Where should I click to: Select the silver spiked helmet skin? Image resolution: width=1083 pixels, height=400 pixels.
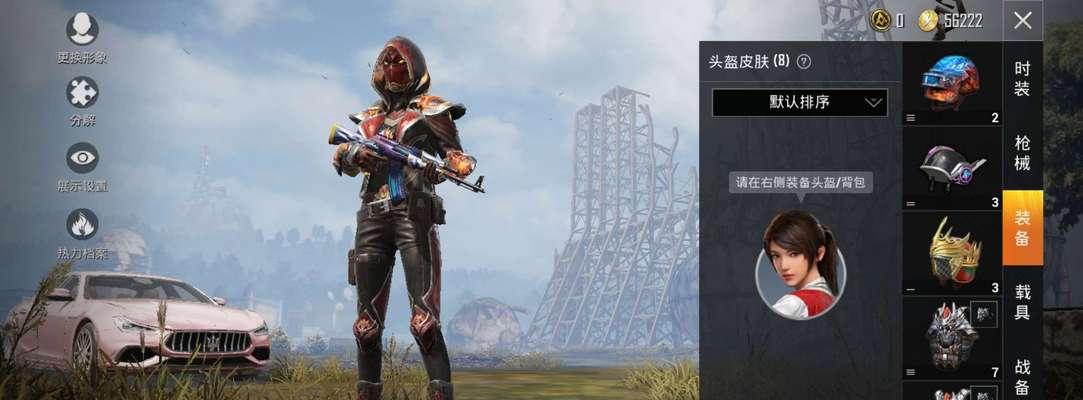coord(951,337)
